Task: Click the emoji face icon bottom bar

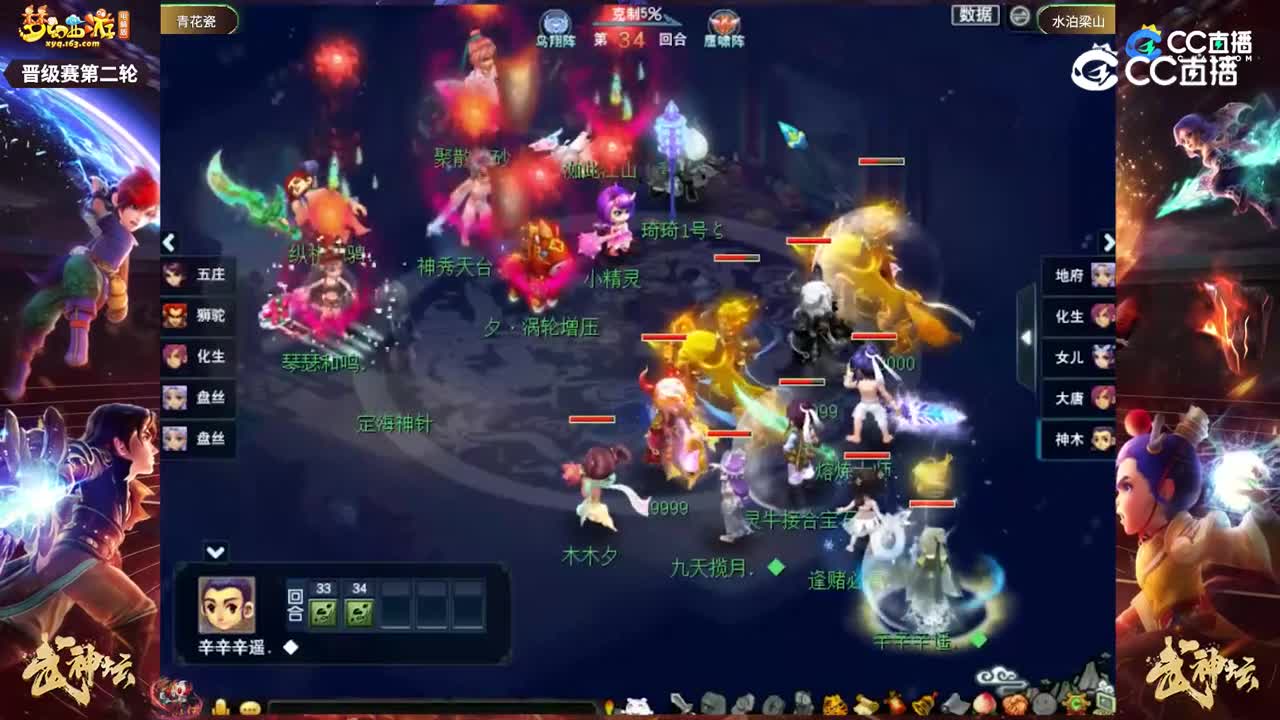Action: [x=250, y=707]
